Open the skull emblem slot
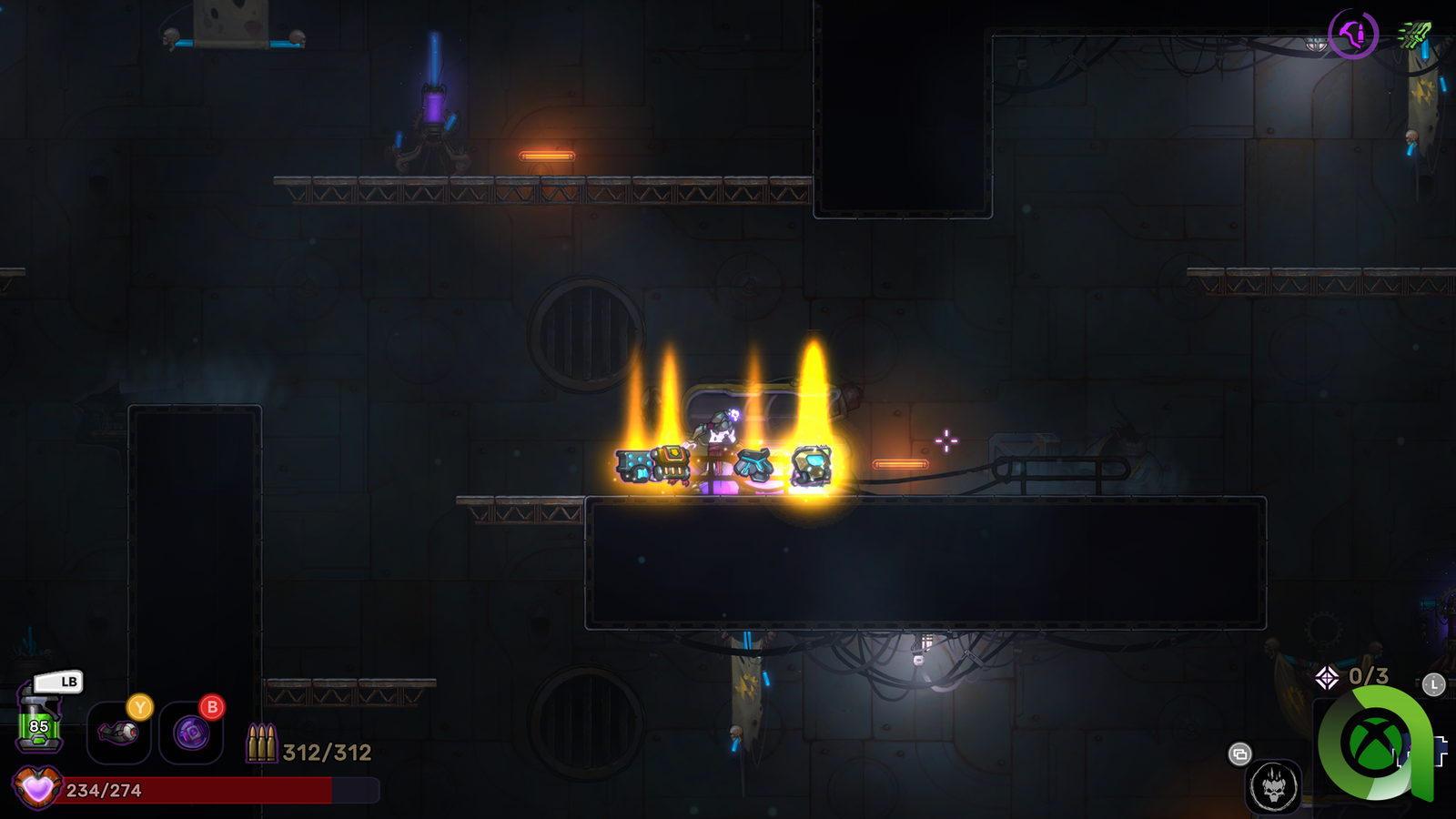This screenshot has height=819, width=1456. (1272, 786)
